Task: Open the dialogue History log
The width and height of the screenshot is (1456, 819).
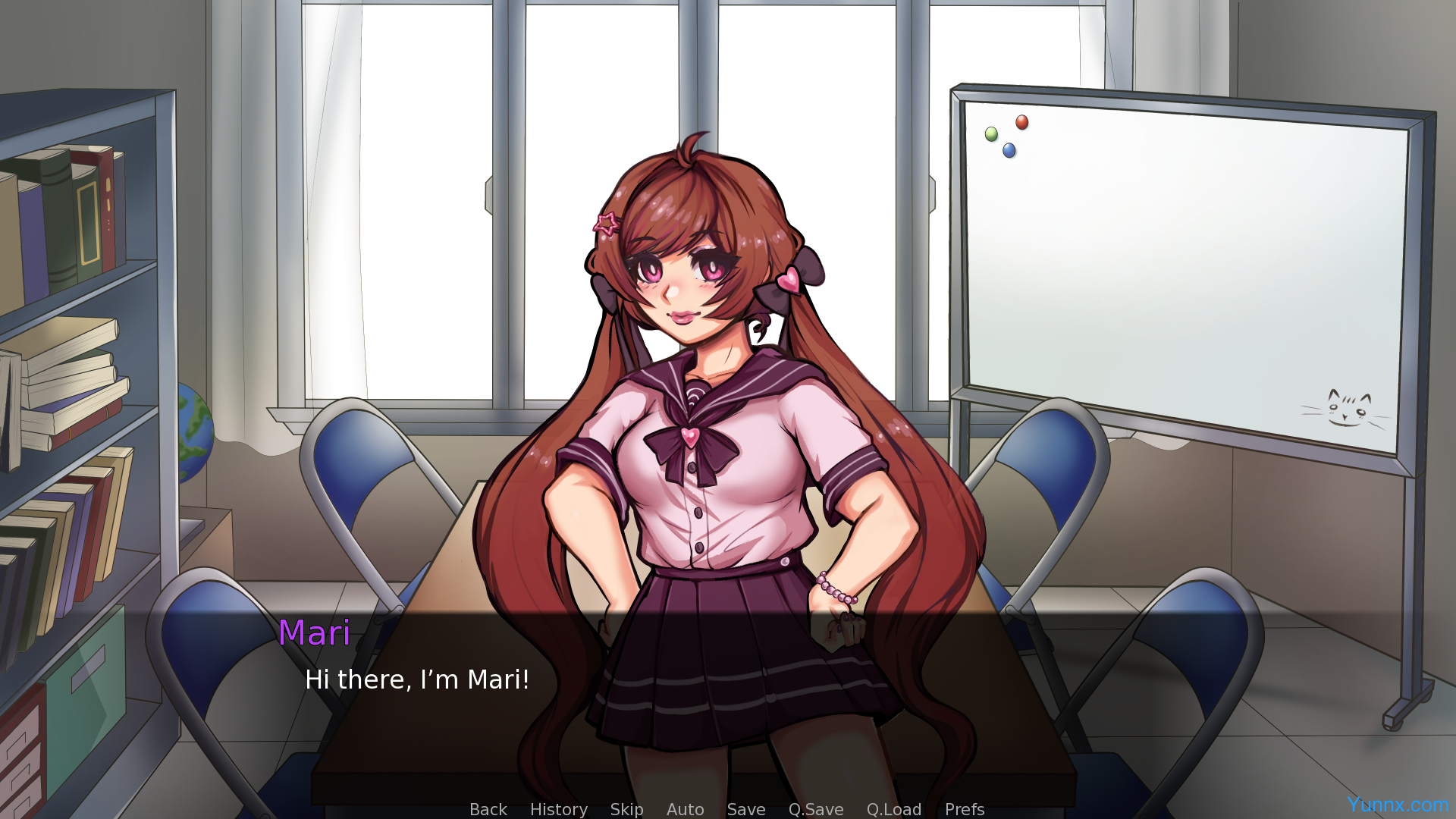Action: 558,809
